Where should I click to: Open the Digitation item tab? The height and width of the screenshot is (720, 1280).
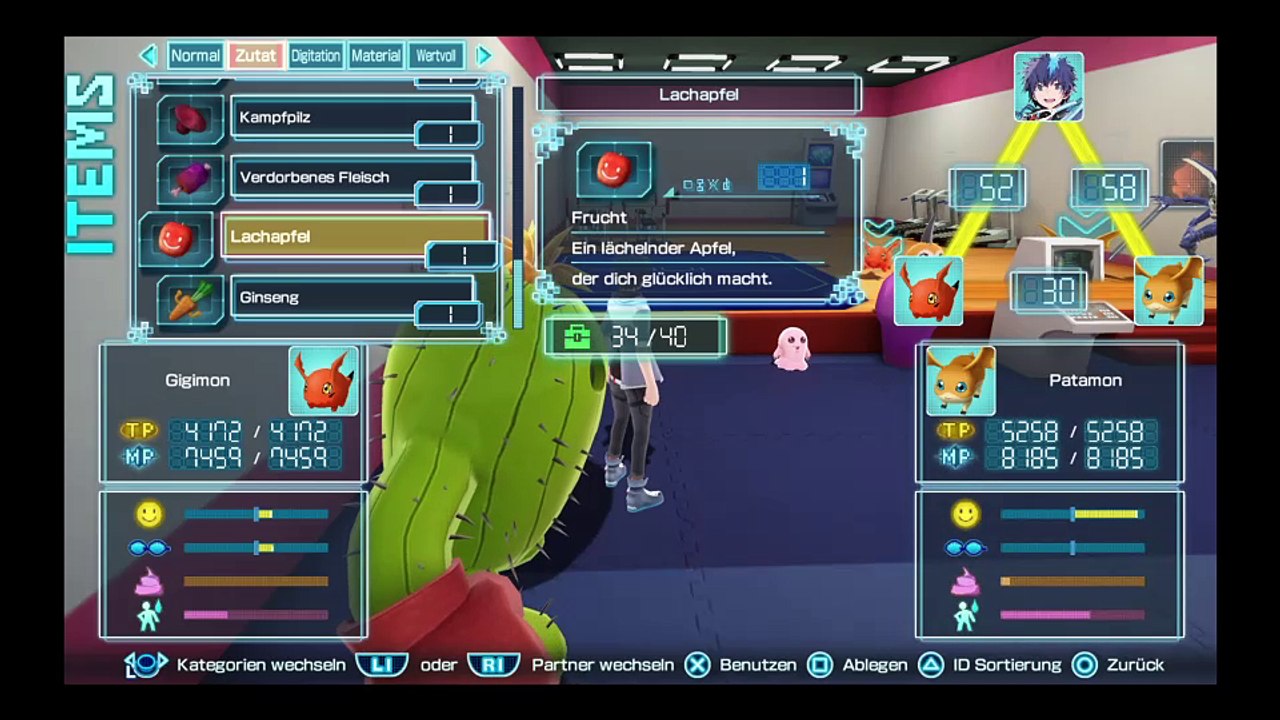[x=315, y=56]
